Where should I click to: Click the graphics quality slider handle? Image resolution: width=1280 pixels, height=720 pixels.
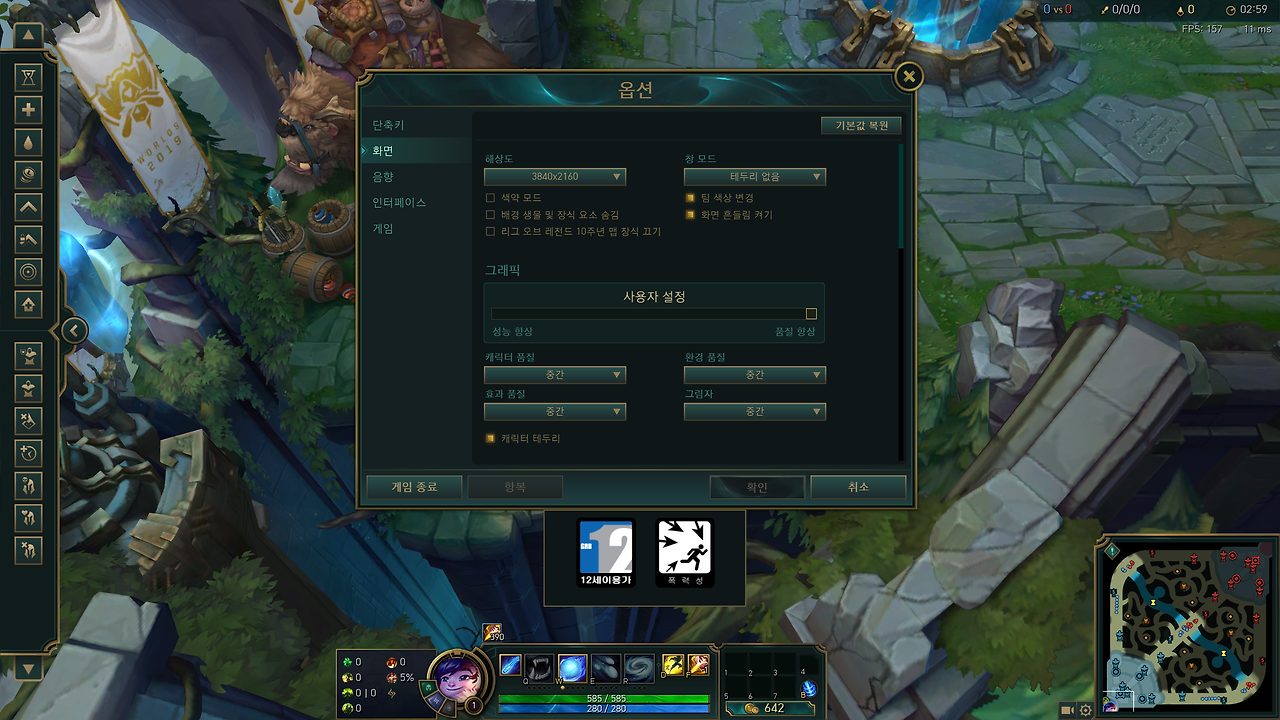point(810,313)
